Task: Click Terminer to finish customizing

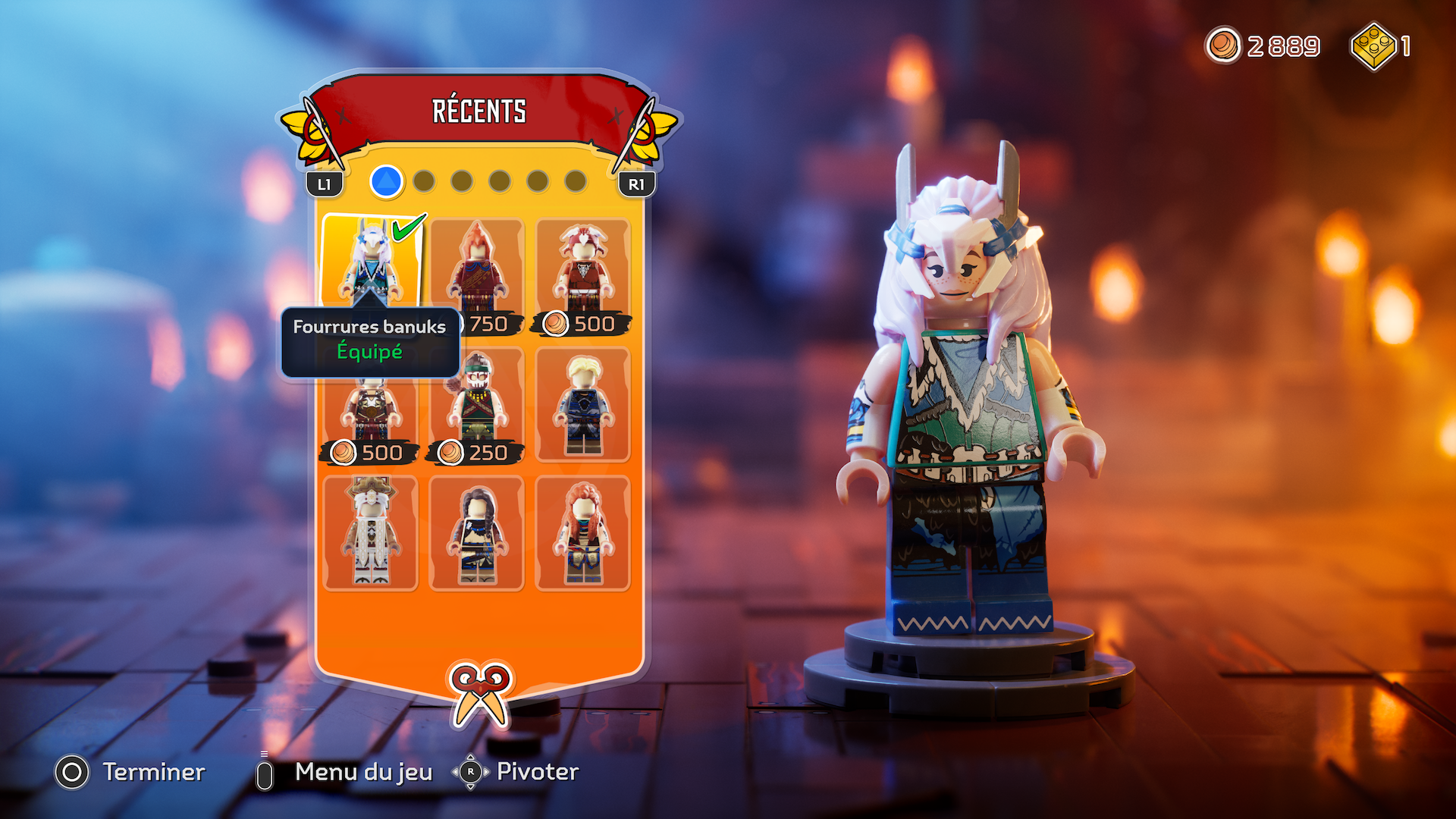Action: click(130, 773)
